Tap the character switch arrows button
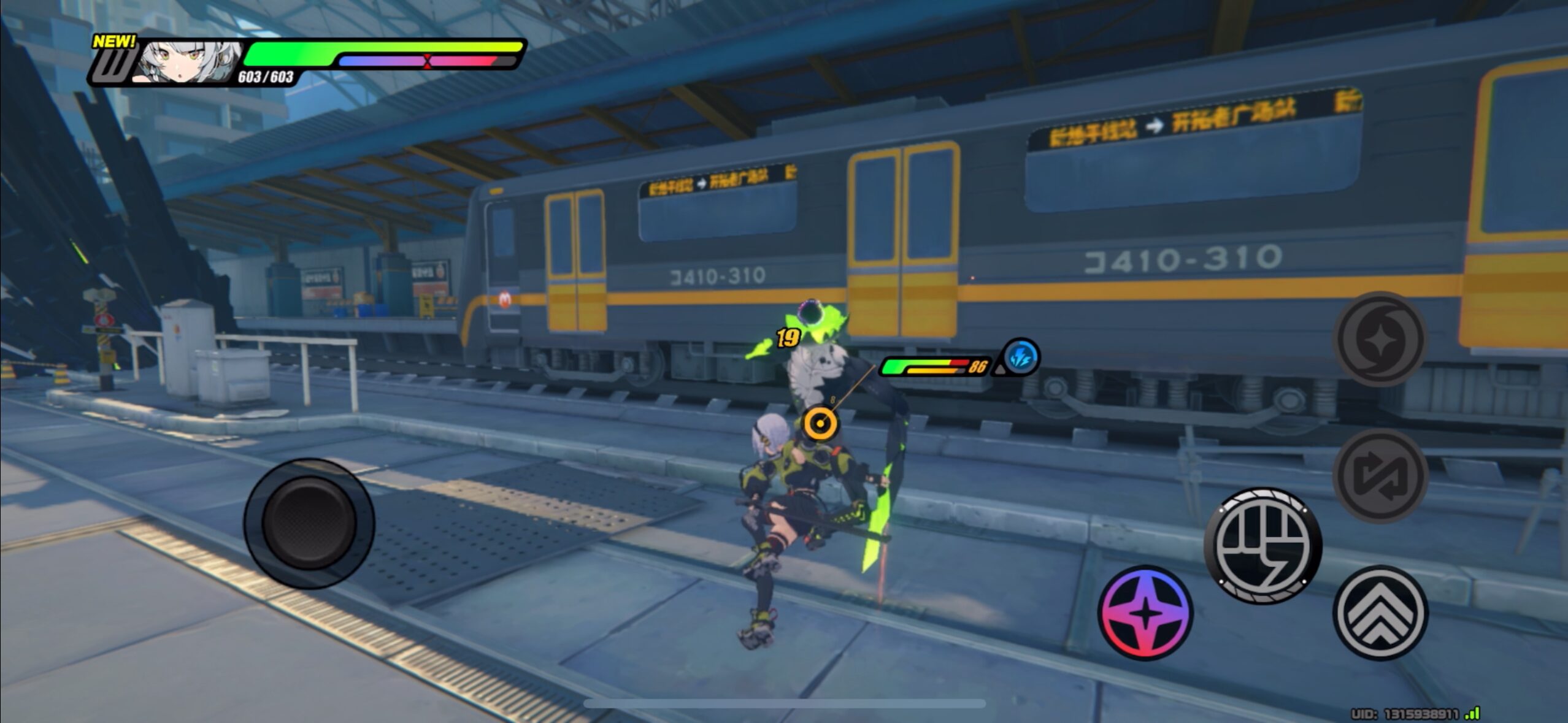The height and width of the screenshot is (723, 1568). pos(1380,476)
